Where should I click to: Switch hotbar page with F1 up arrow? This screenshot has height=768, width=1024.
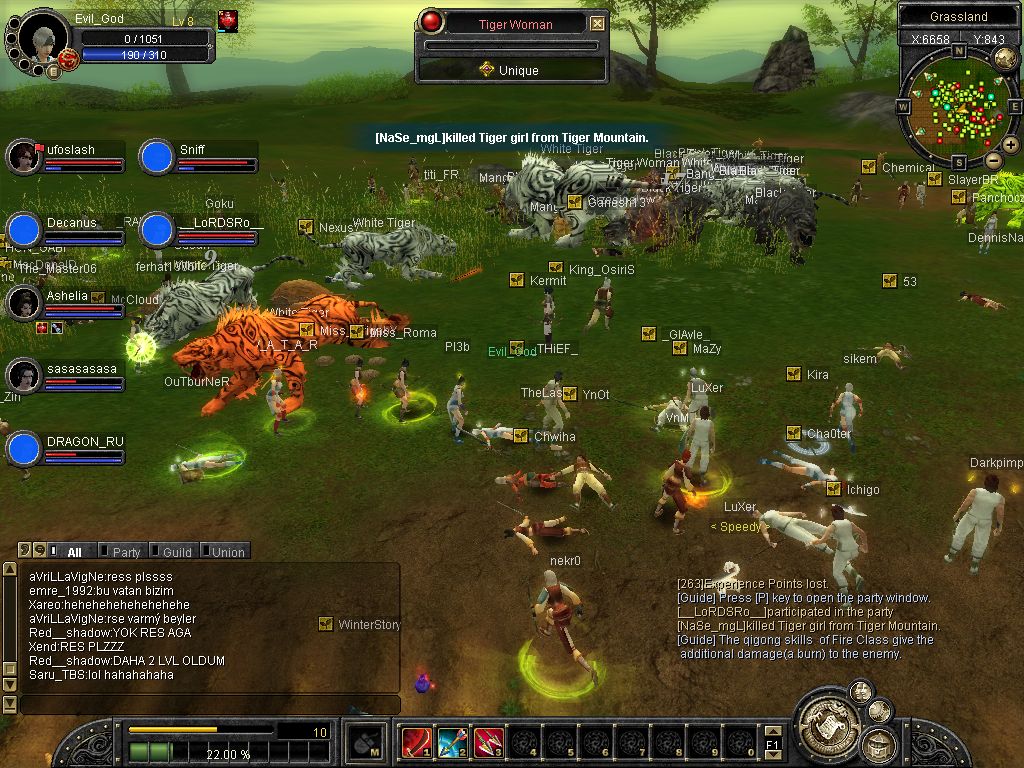pos(772,733)
